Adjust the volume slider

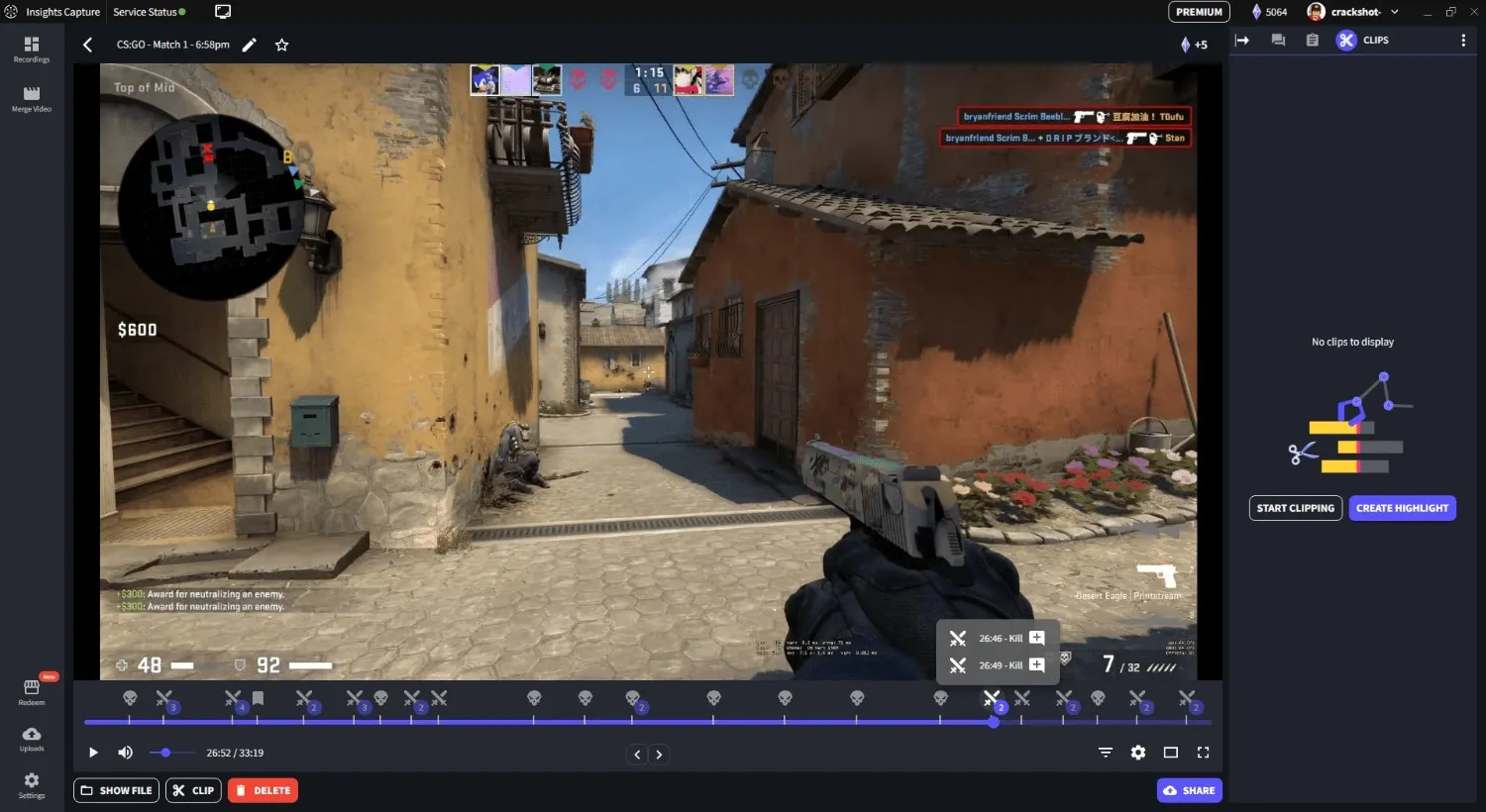(164, 752)
